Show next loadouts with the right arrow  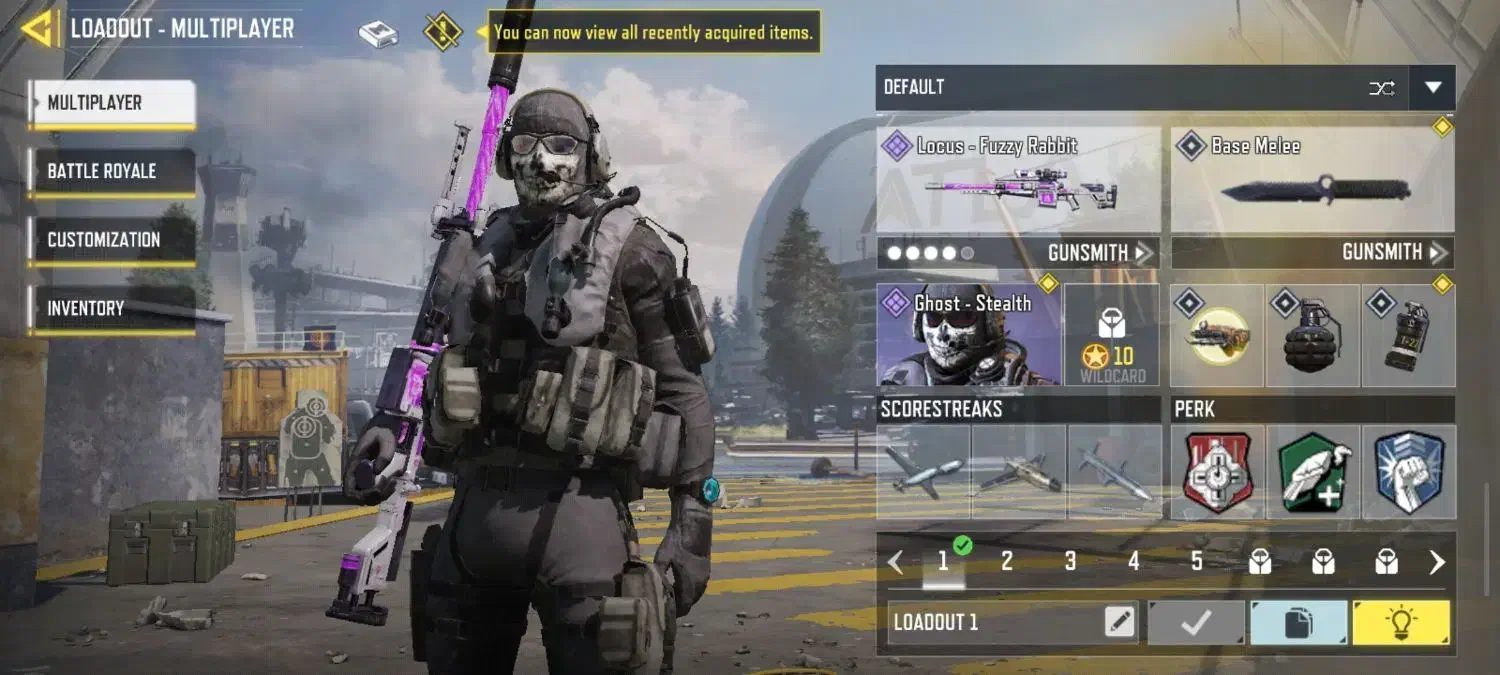point(1437,562)
